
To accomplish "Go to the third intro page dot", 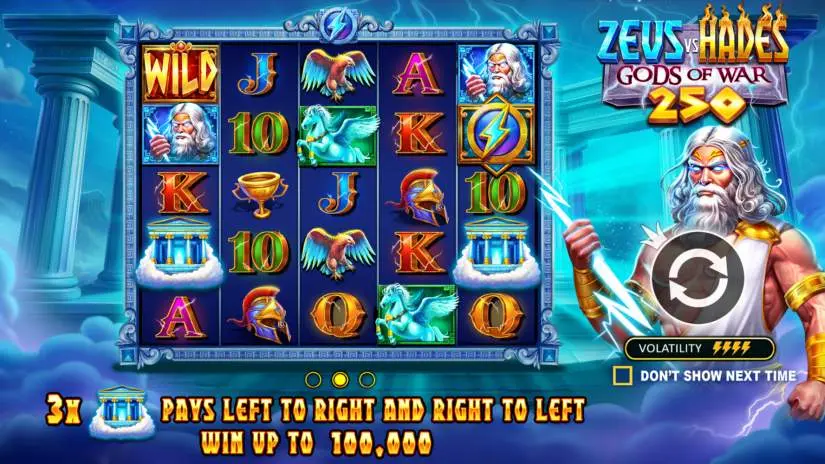I will 367,379.
